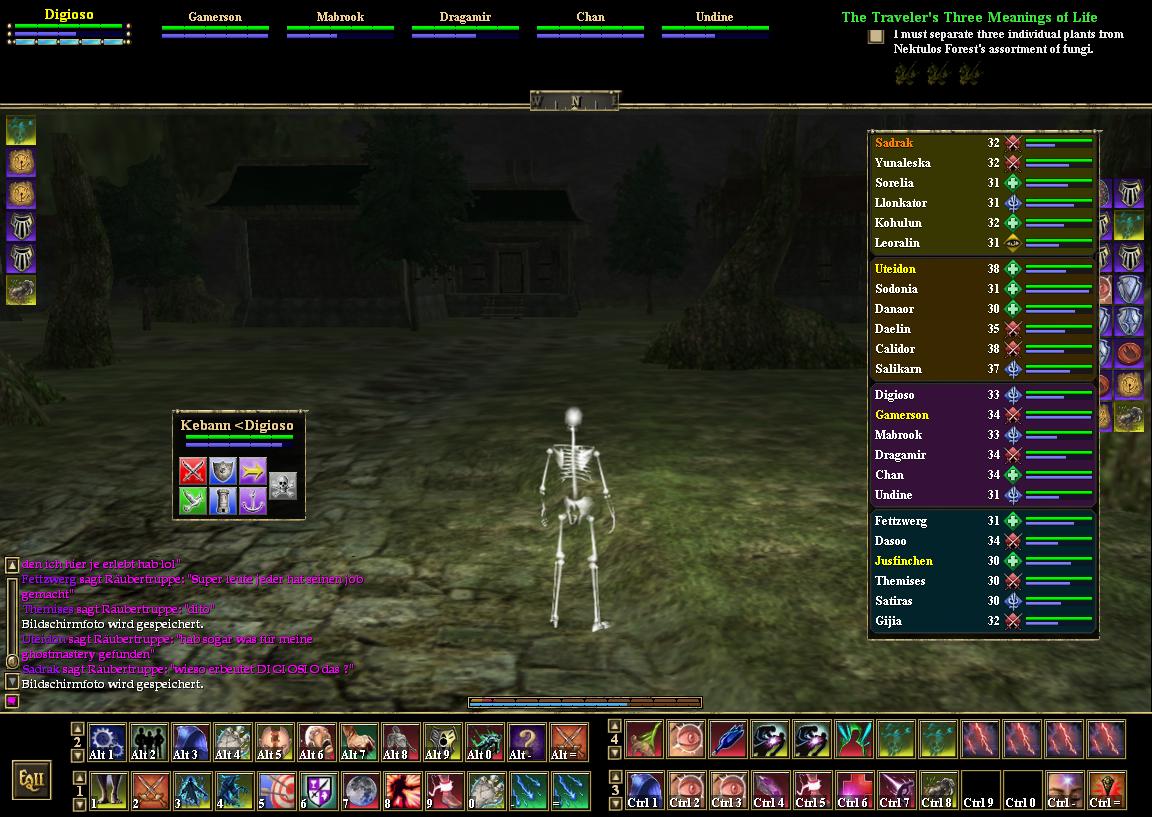The width and height of the screenshot is (1152, 817).
Task: Click the pet's anchor command icon
Action: (x=252, y=500)
